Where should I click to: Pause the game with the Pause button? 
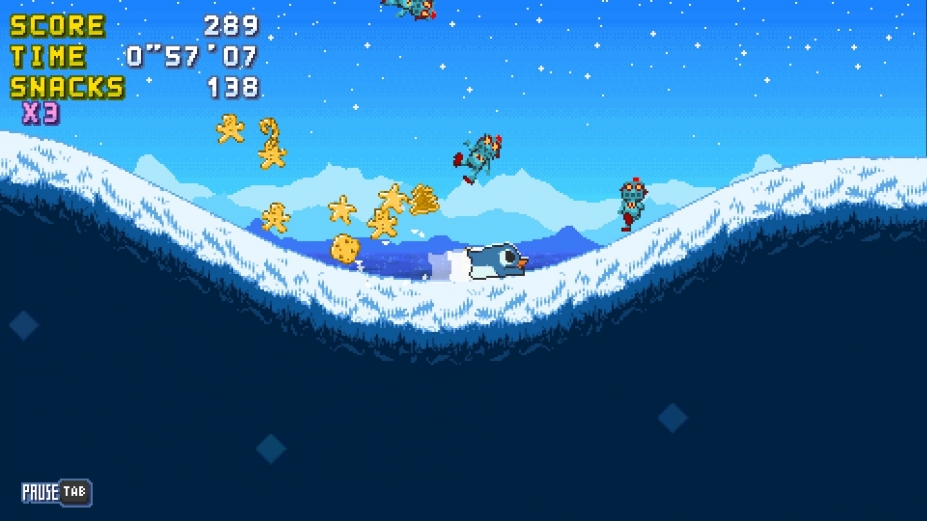pos(56,492)
